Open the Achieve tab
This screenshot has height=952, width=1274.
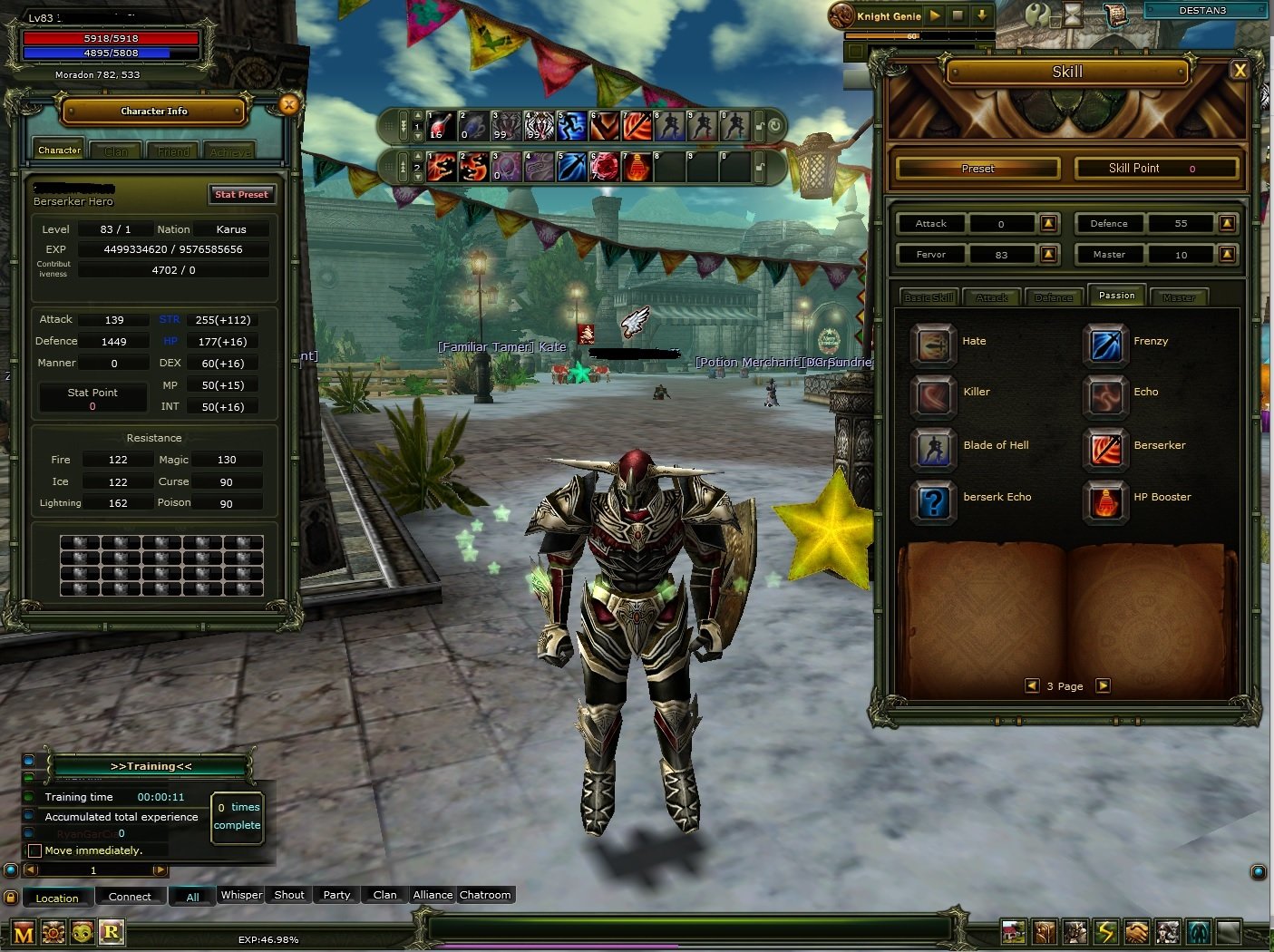click(229, 151)
